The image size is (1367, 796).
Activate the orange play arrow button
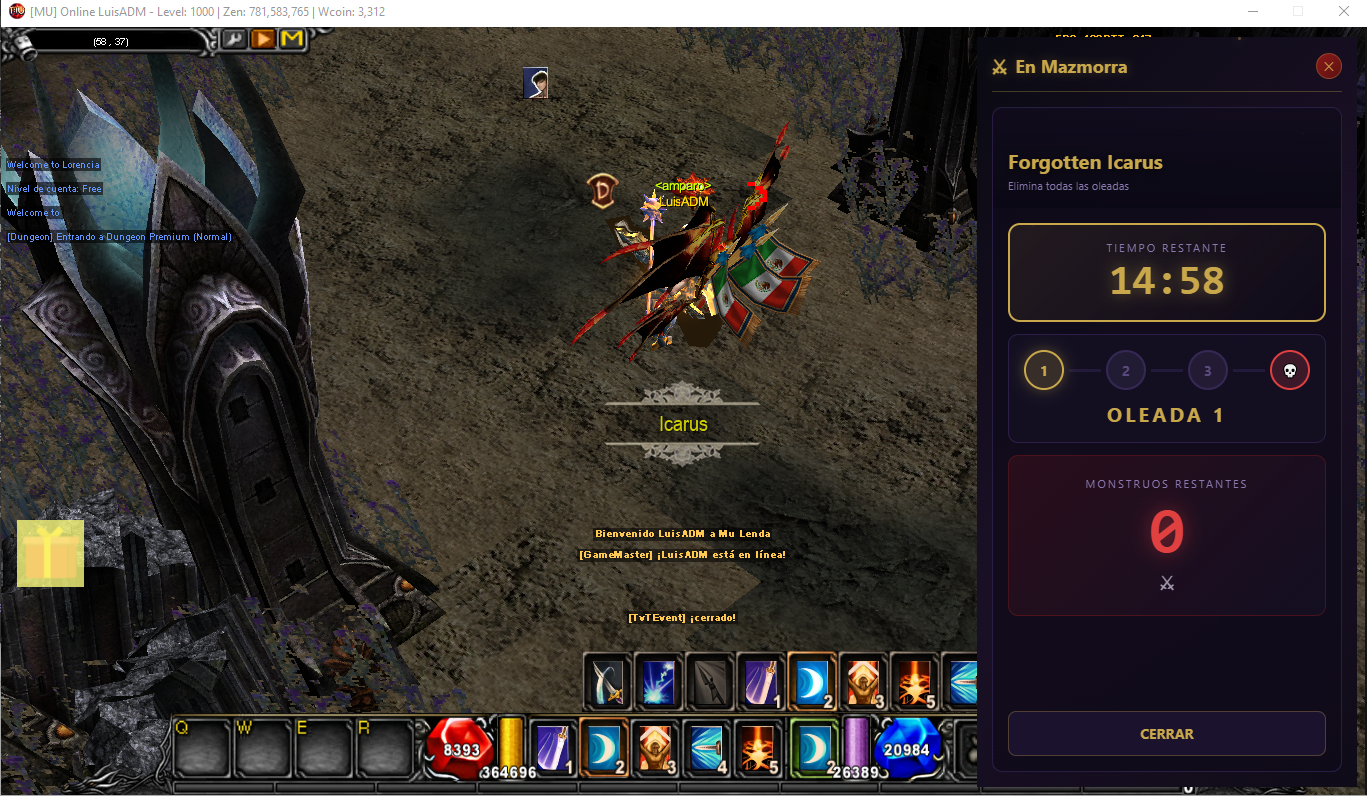[x=263, y=39]
